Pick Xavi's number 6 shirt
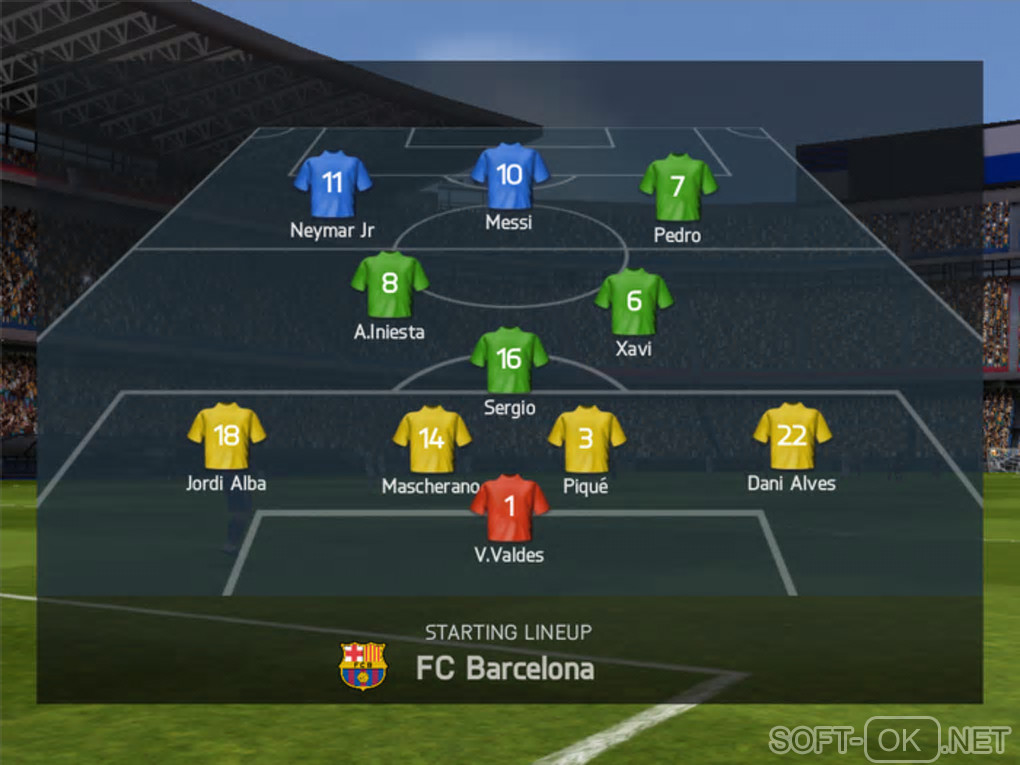Image resolution: width=1020 pixels, height=765 pixels. [x=634, y=301]
